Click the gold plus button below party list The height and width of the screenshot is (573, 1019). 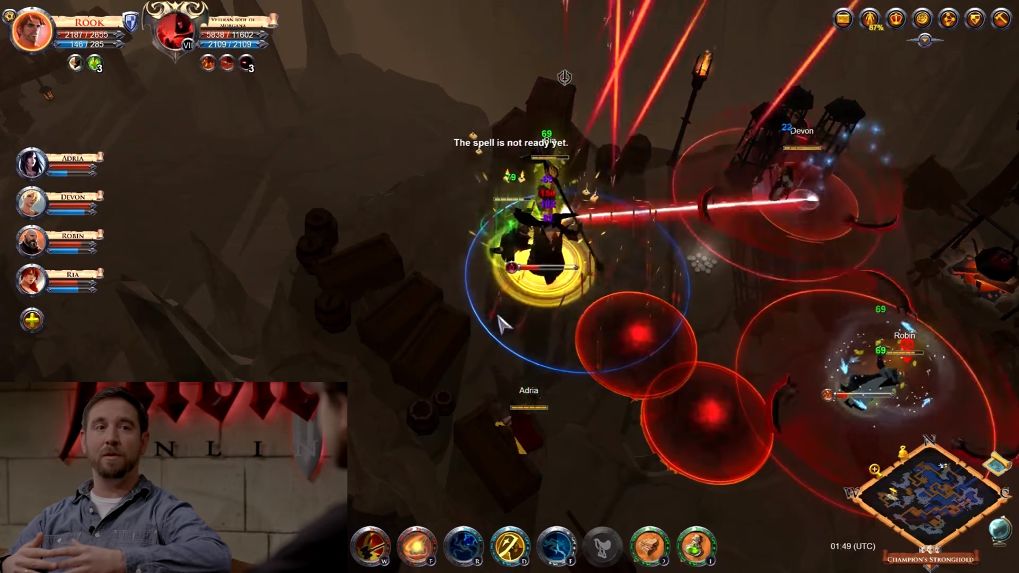pyautogui.click(x=32, y=320)
